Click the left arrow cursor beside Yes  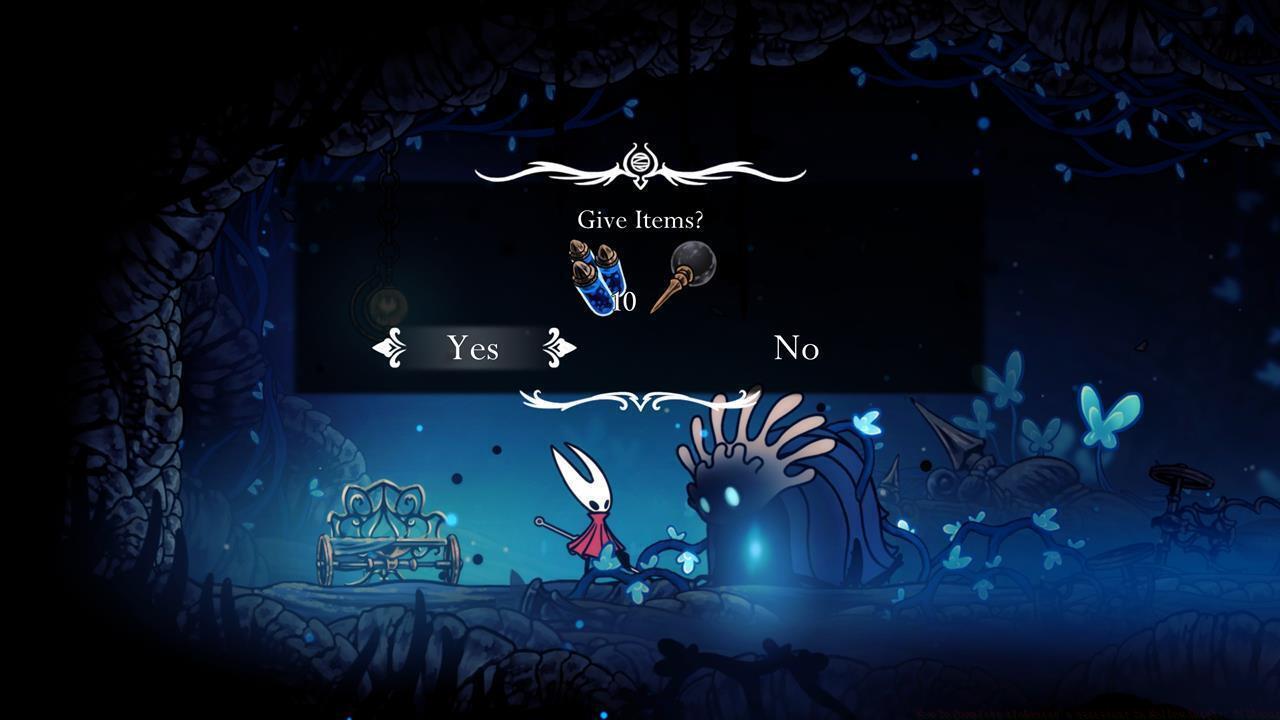[x=390, y=349]
